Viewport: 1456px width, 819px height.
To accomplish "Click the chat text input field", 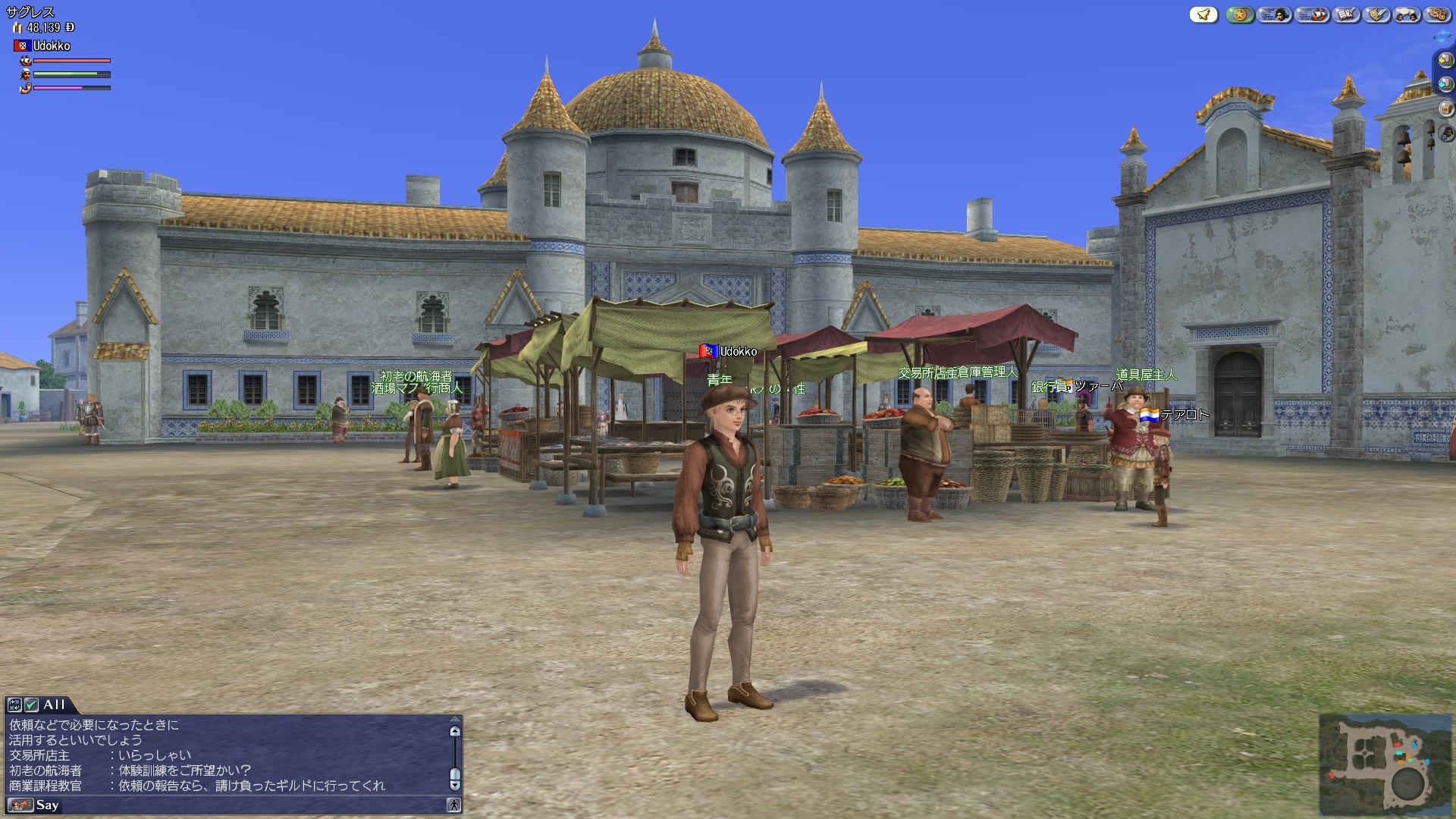I will 250,805.
